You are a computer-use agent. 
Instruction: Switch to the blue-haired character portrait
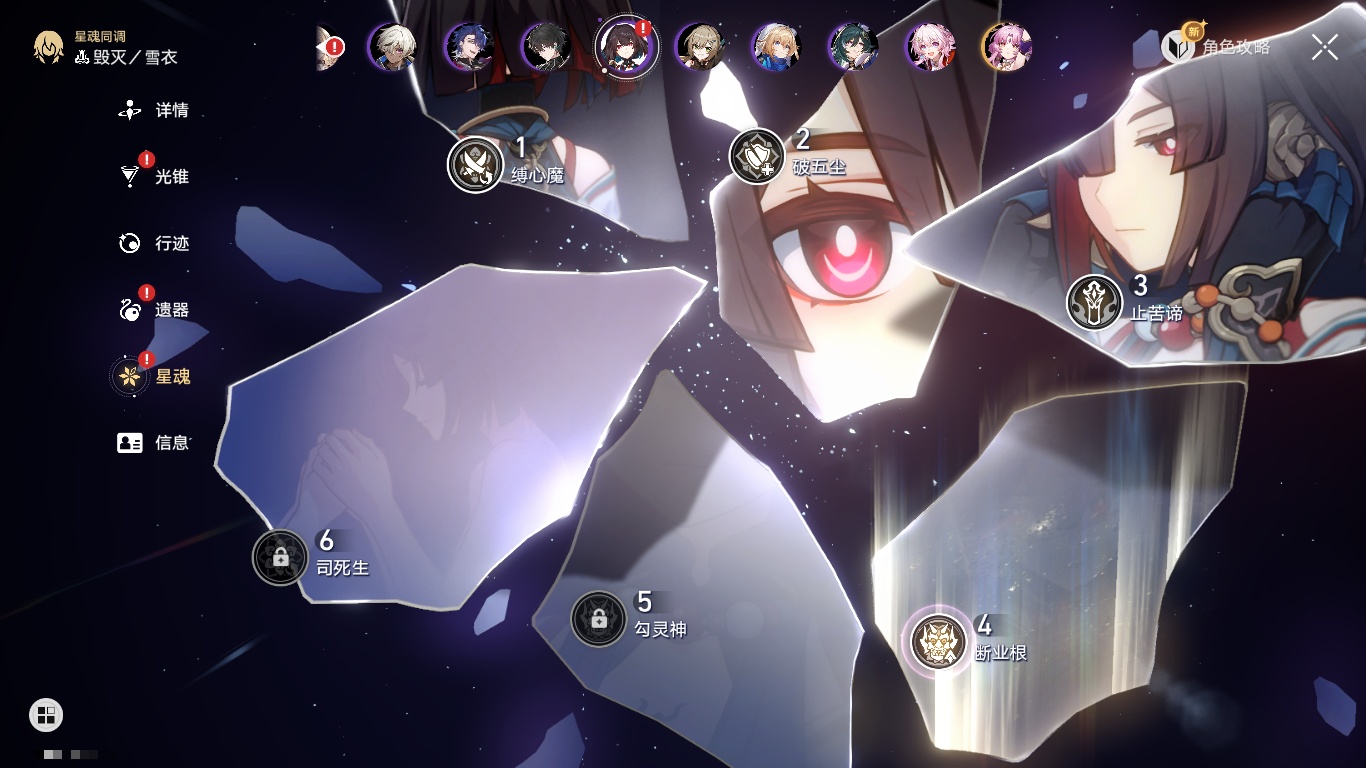coord(469,46)
